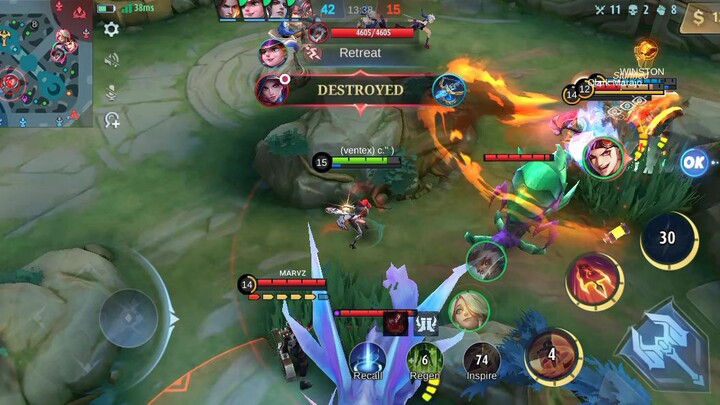Select the red equipment item icon
Image resolution: width=720 pixels, height=405 pixels.
pos(394,323)
